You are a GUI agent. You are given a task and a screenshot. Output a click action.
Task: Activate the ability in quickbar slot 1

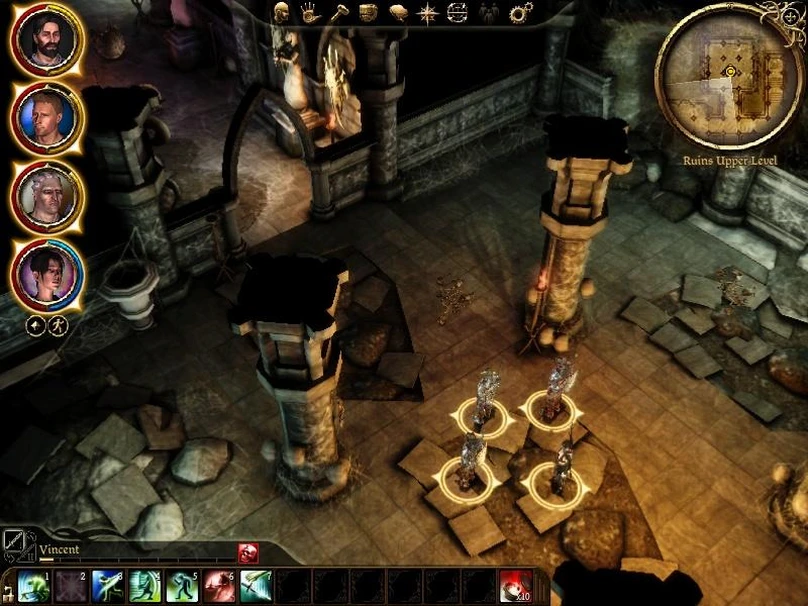click(x=33, y=585)
